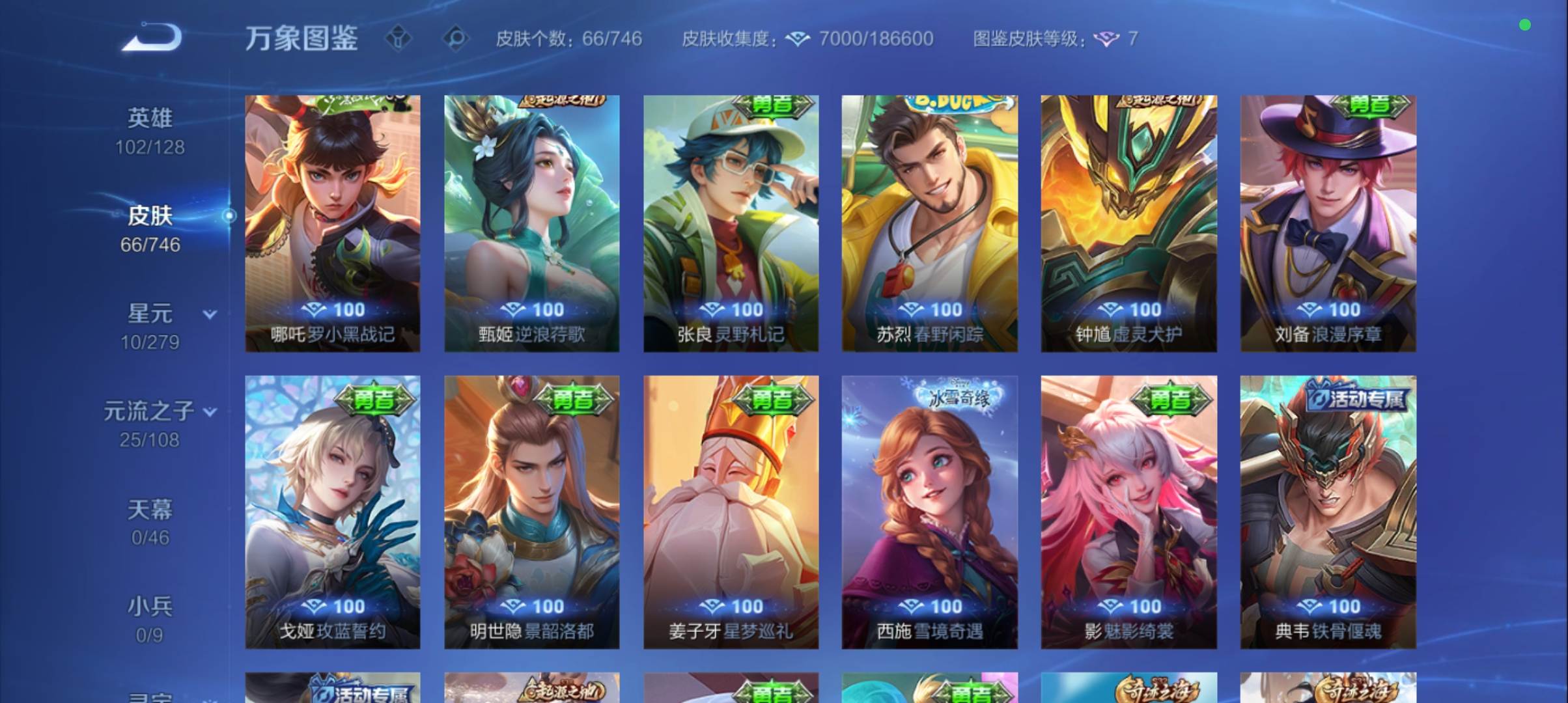This screenshot has width=1568, height=703.
Task: Switch to the 英雄 category tab
Action: [x=150, y=117]
